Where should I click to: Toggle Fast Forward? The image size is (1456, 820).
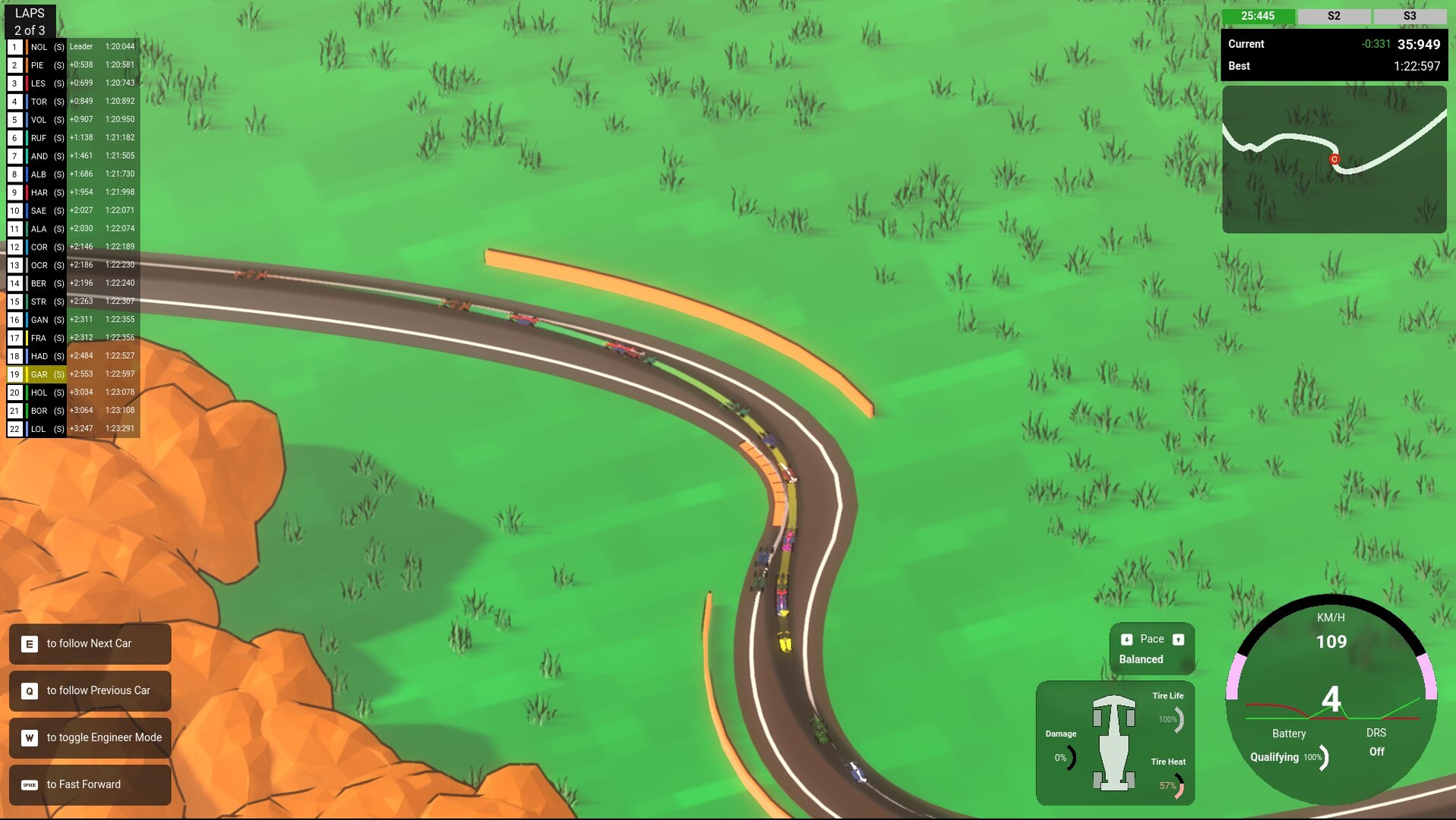click(90, 784)
